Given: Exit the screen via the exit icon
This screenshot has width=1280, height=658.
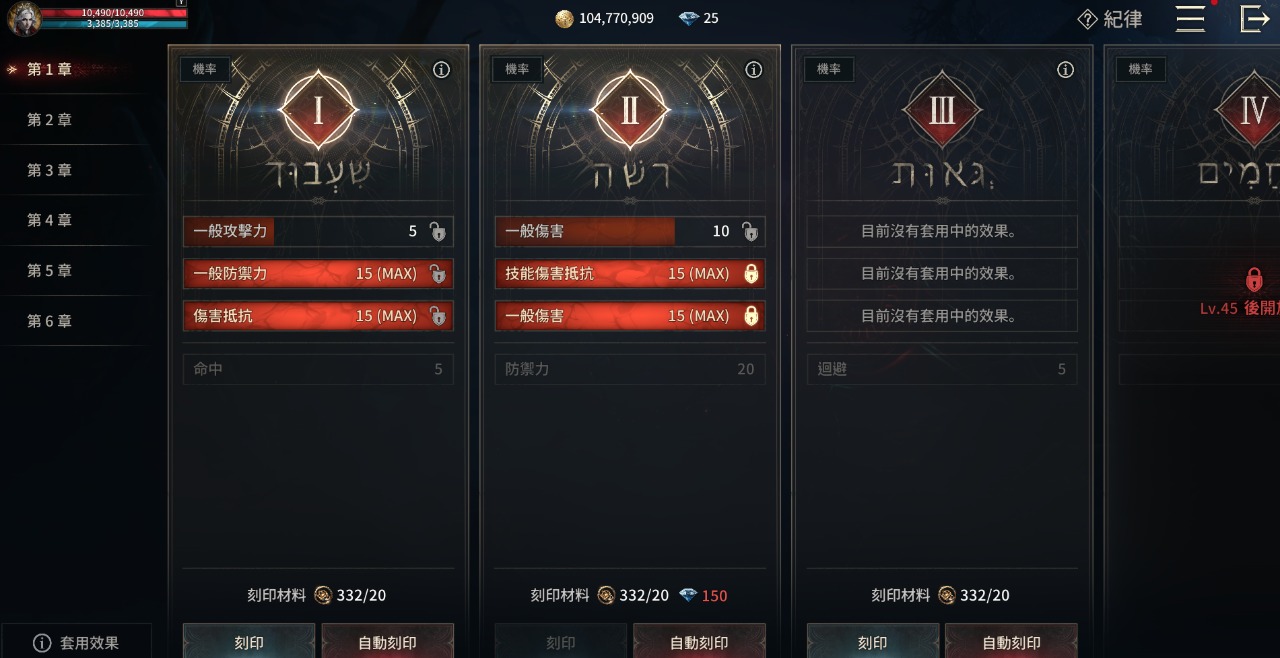Looking at the screenshot, I should 1254,19.
